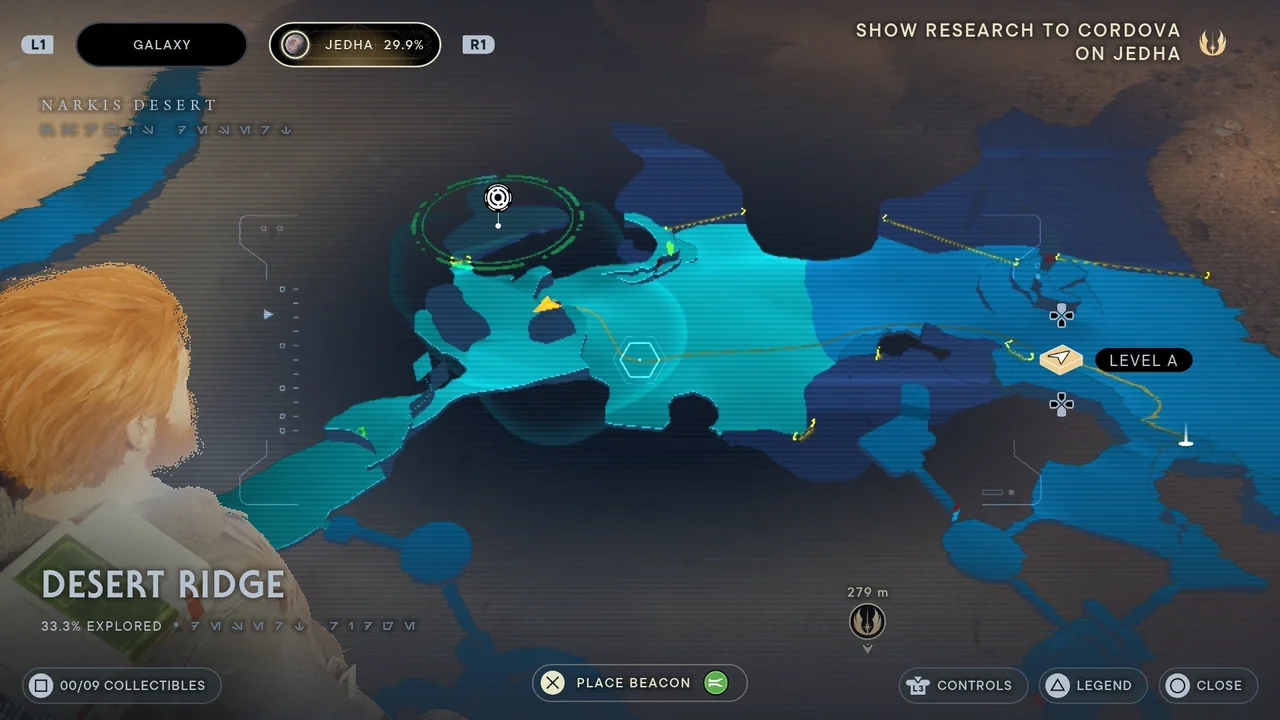Select the meditation point icon below 279 m
This screenshot has width=1280, height=720.
[866, 621]
